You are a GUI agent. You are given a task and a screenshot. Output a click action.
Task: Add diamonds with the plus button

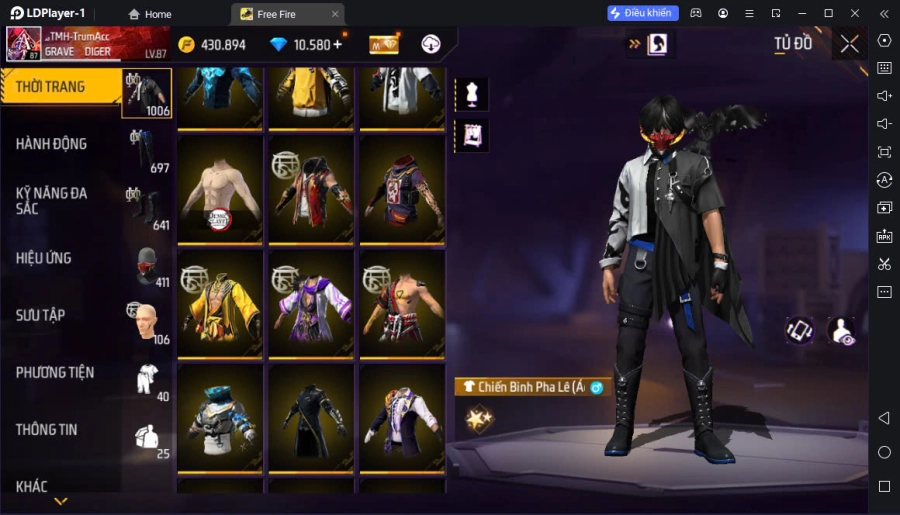(337, 44)
